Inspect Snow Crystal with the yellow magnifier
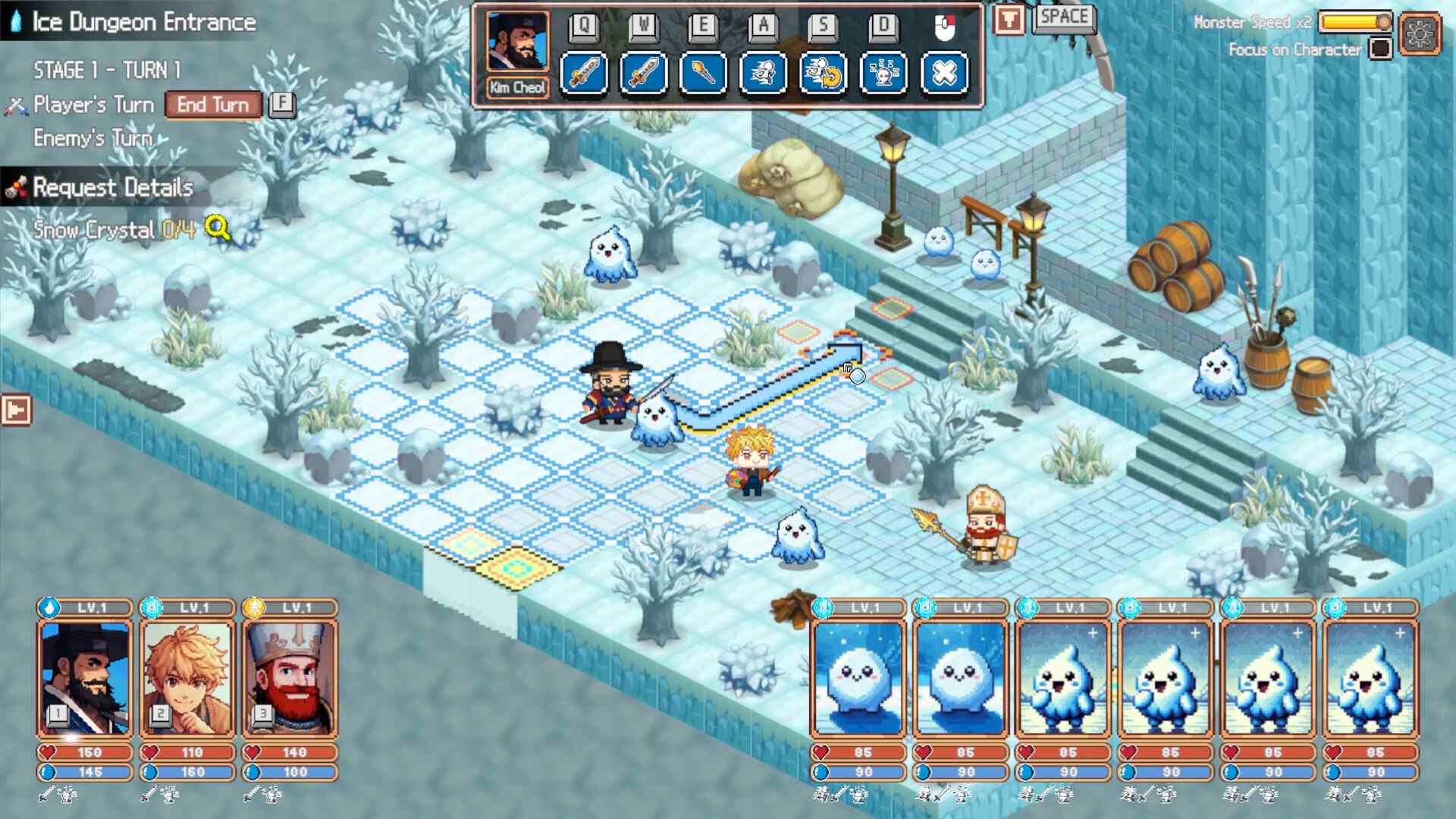This screenshot has height=819, width=1456. click(x=217, y=227)
